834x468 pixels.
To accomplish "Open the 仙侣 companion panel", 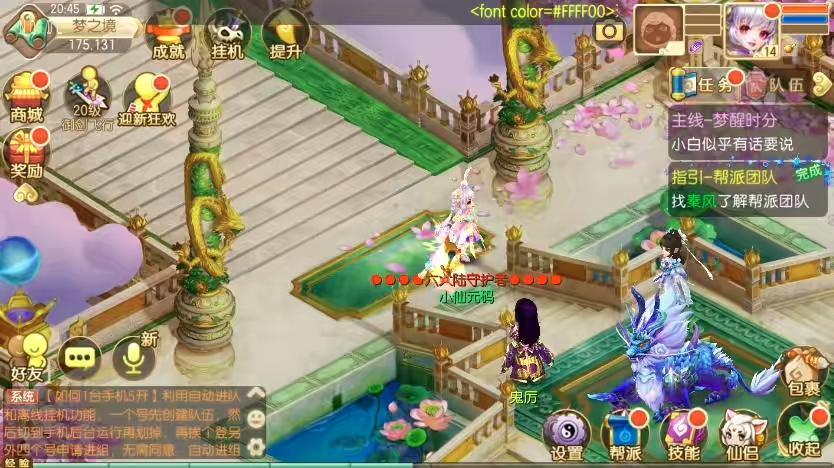I will point(743,434).
